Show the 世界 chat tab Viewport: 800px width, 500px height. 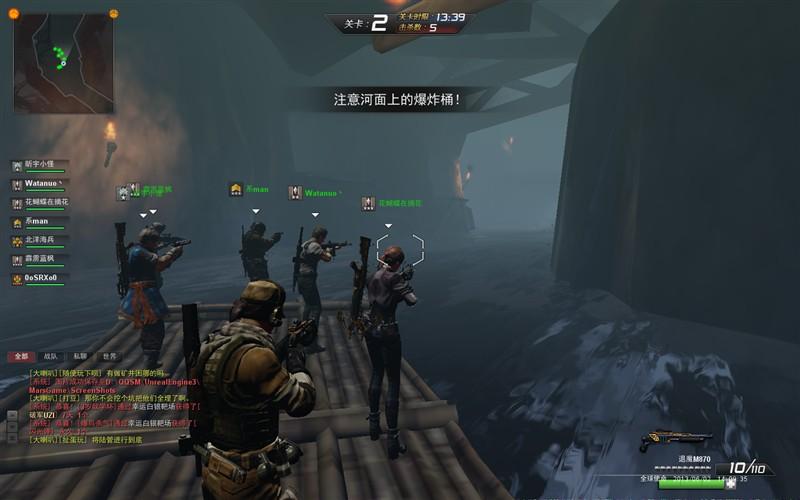coord(109,356)
